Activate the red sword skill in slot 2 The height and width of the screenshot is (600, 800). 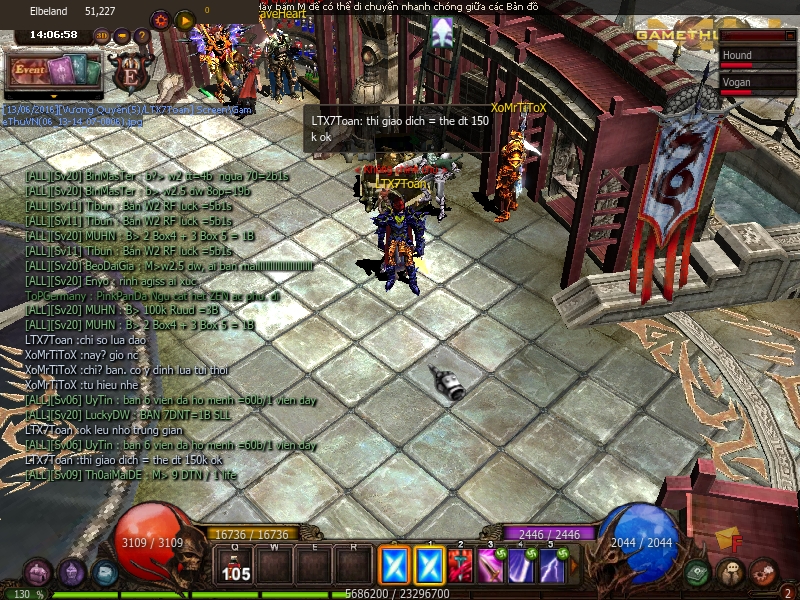461,567
